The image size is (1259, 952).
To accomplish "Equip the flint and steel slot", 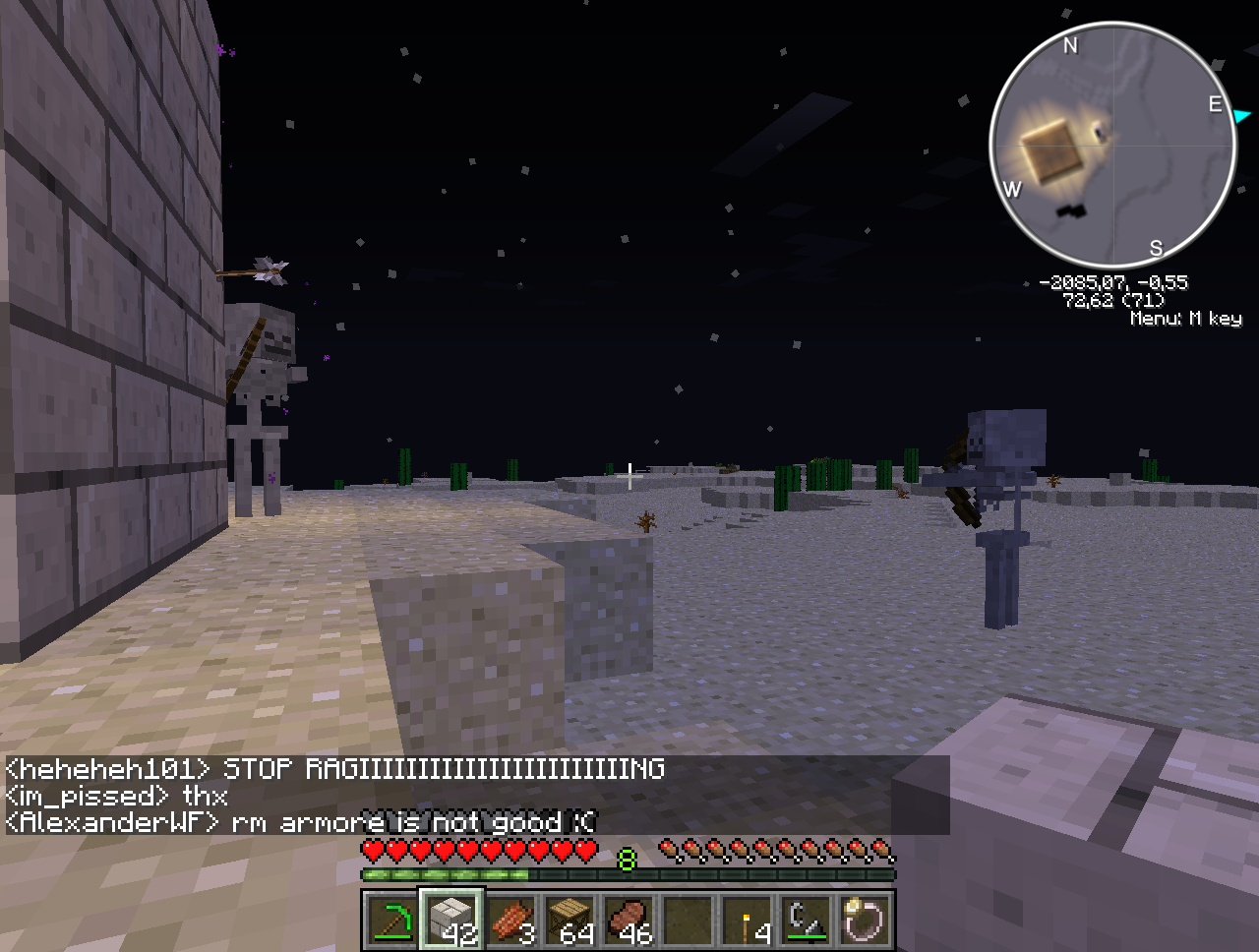I will 807,921.
